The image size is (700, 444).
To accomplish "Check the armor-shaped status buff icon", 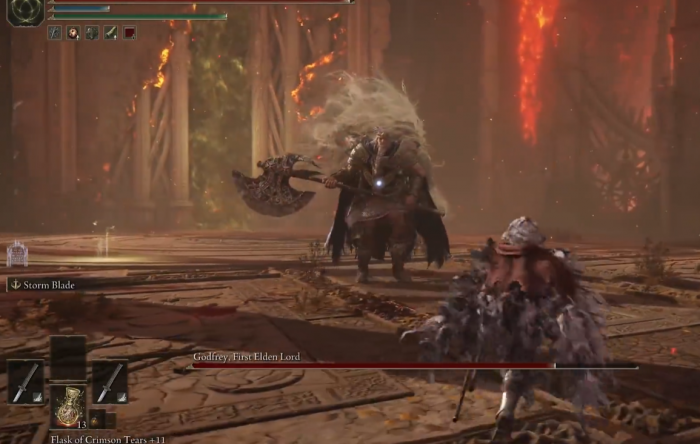I will click(x=92, y=33).
